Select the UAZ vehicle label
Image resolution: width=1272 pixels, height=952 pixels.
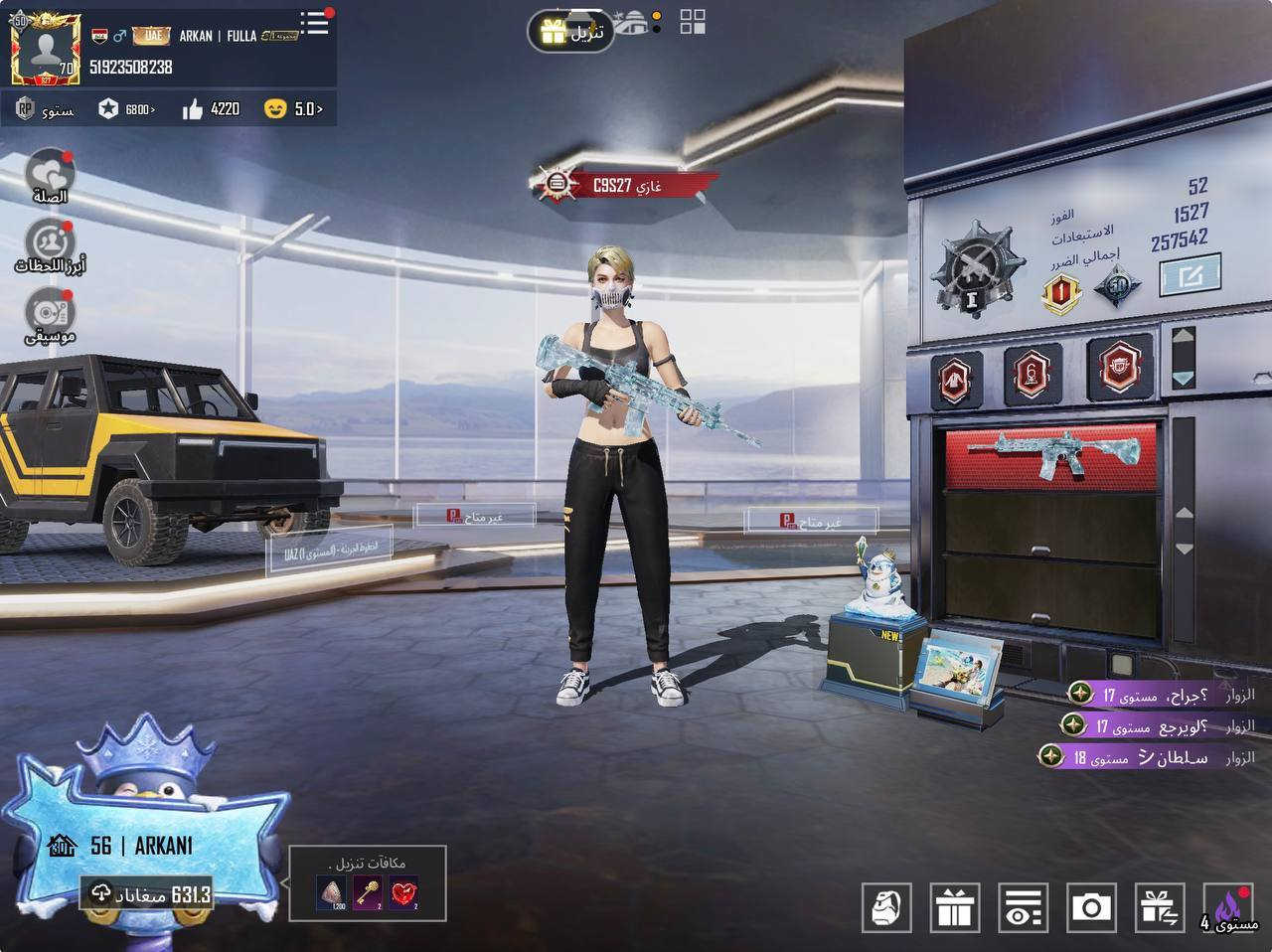(x=329, y=549)
